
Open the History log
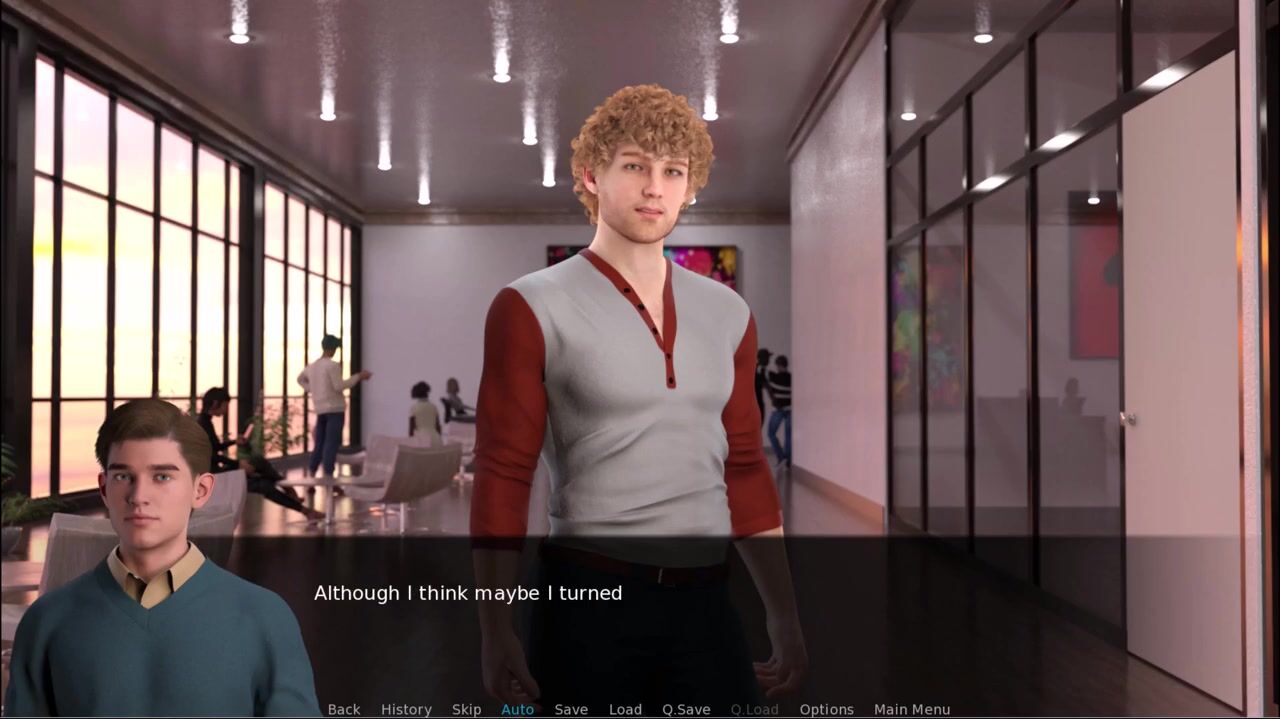coord(406,709)
